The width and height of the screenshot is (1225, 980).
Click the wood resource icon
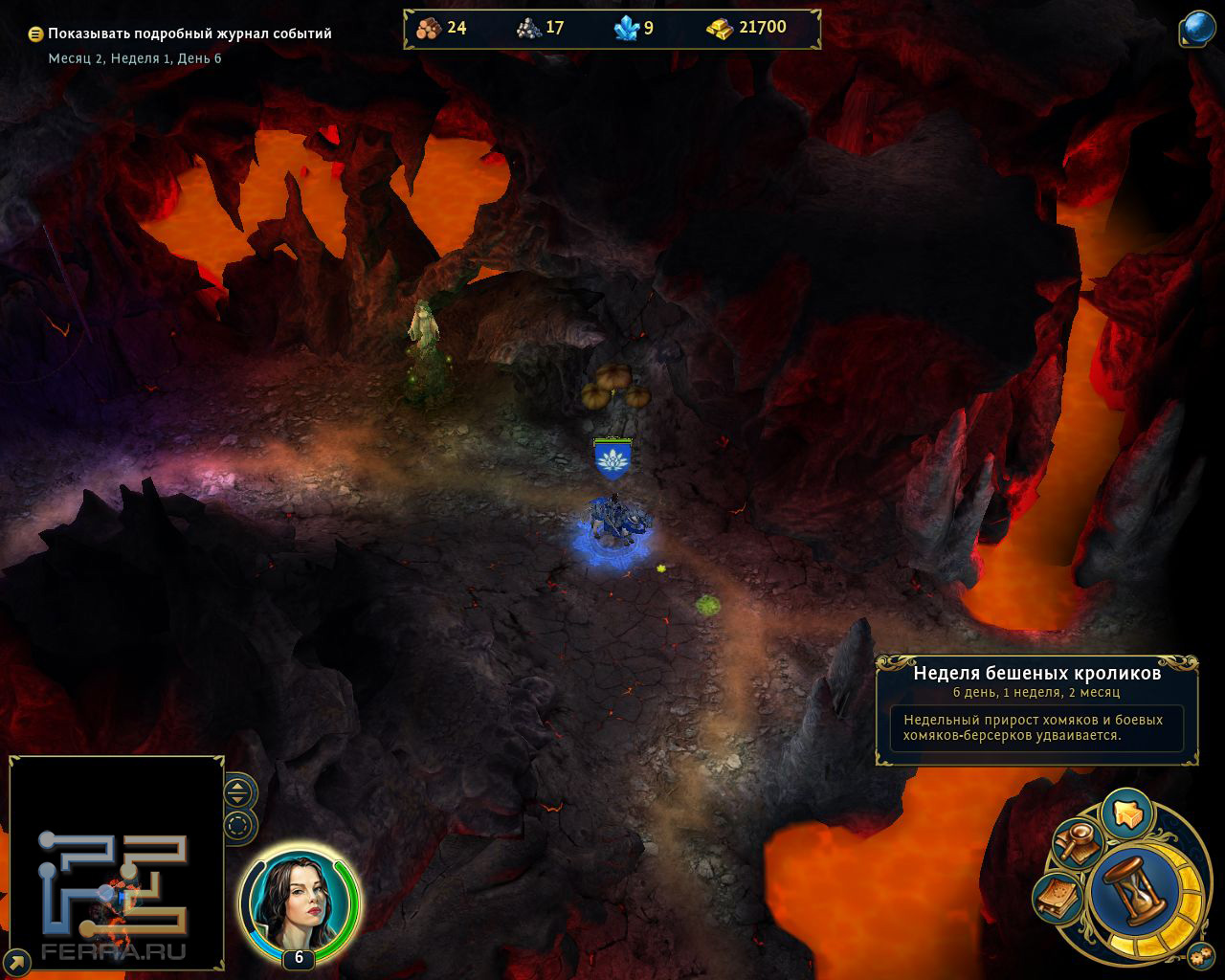429,28
